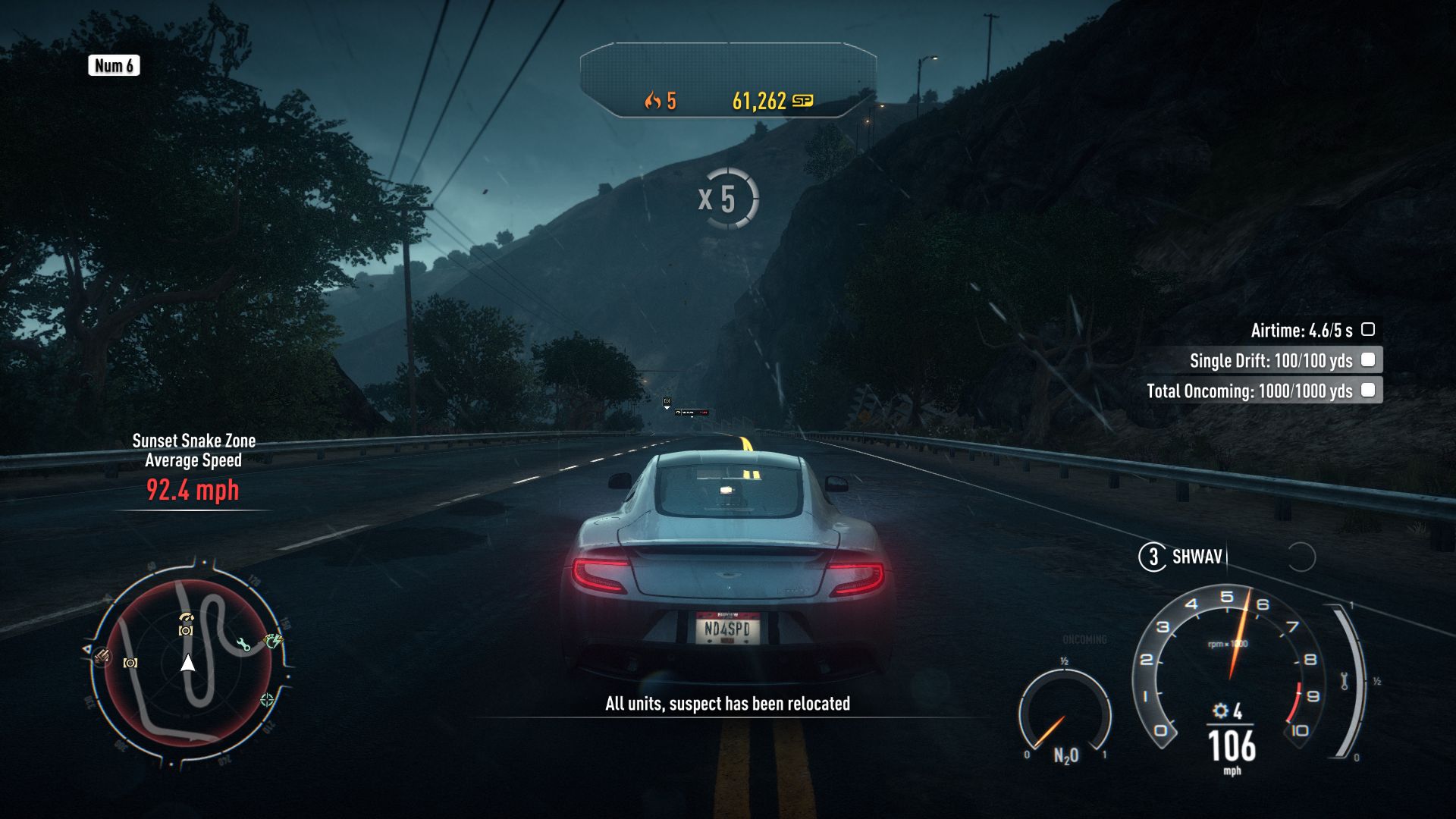1456x819 pixels.
Task: Select the faded marker on minimap's left rim
Action: (102, 656)
